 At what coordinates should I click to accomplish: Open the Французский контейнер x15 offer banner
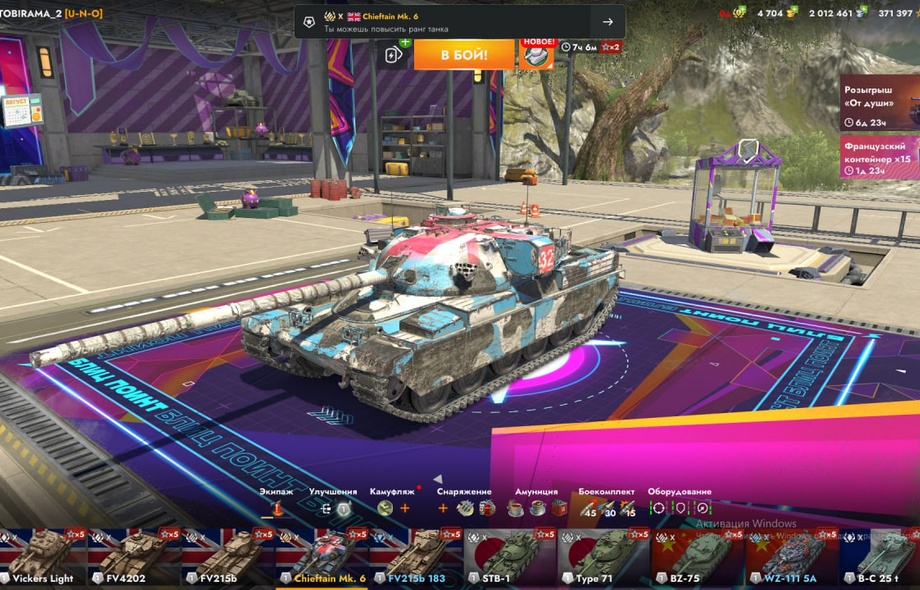(878, 157)
